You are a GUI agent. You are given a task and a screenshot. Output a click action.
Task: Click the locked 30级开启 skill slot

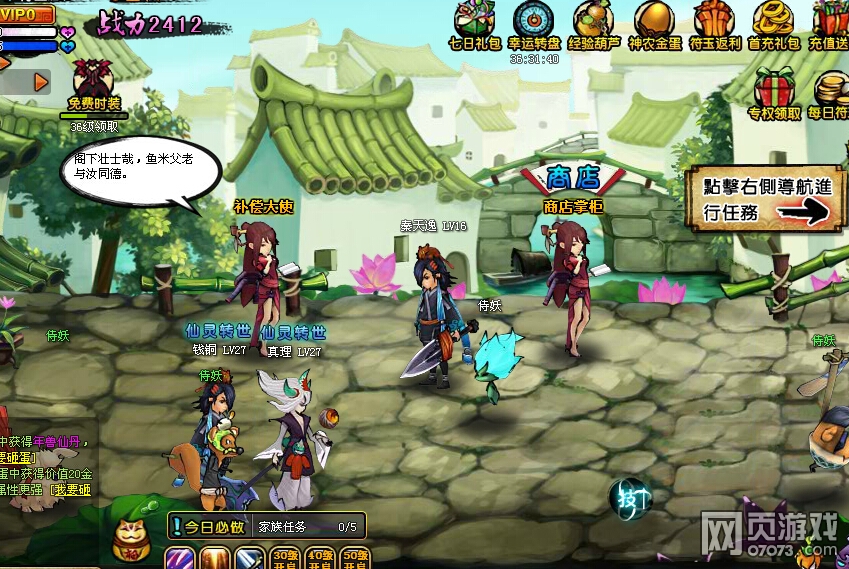(x=286, y=558)
